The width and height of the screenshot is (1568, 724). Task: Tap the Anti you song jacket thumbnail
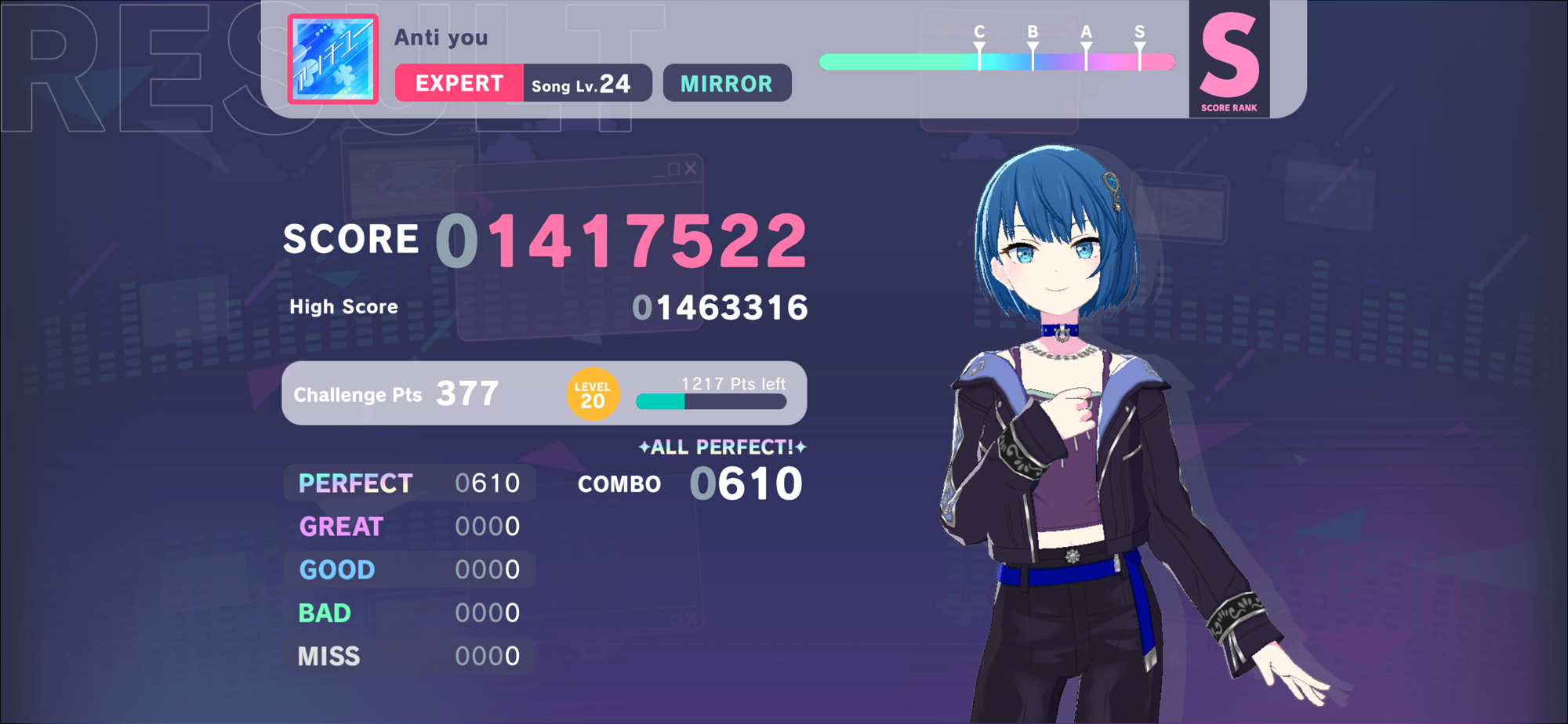point(333,59)
